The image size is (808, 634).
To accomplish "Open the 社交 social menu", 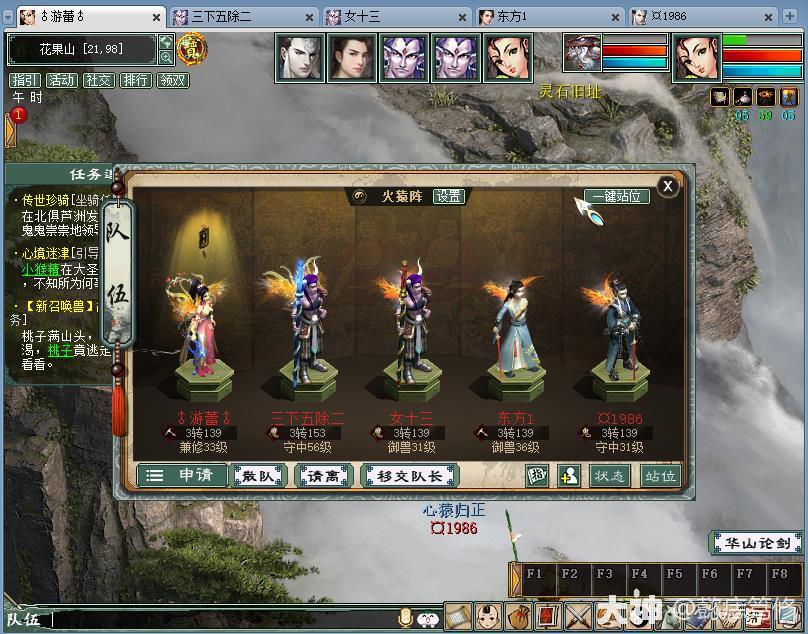I will pos(98,80).
